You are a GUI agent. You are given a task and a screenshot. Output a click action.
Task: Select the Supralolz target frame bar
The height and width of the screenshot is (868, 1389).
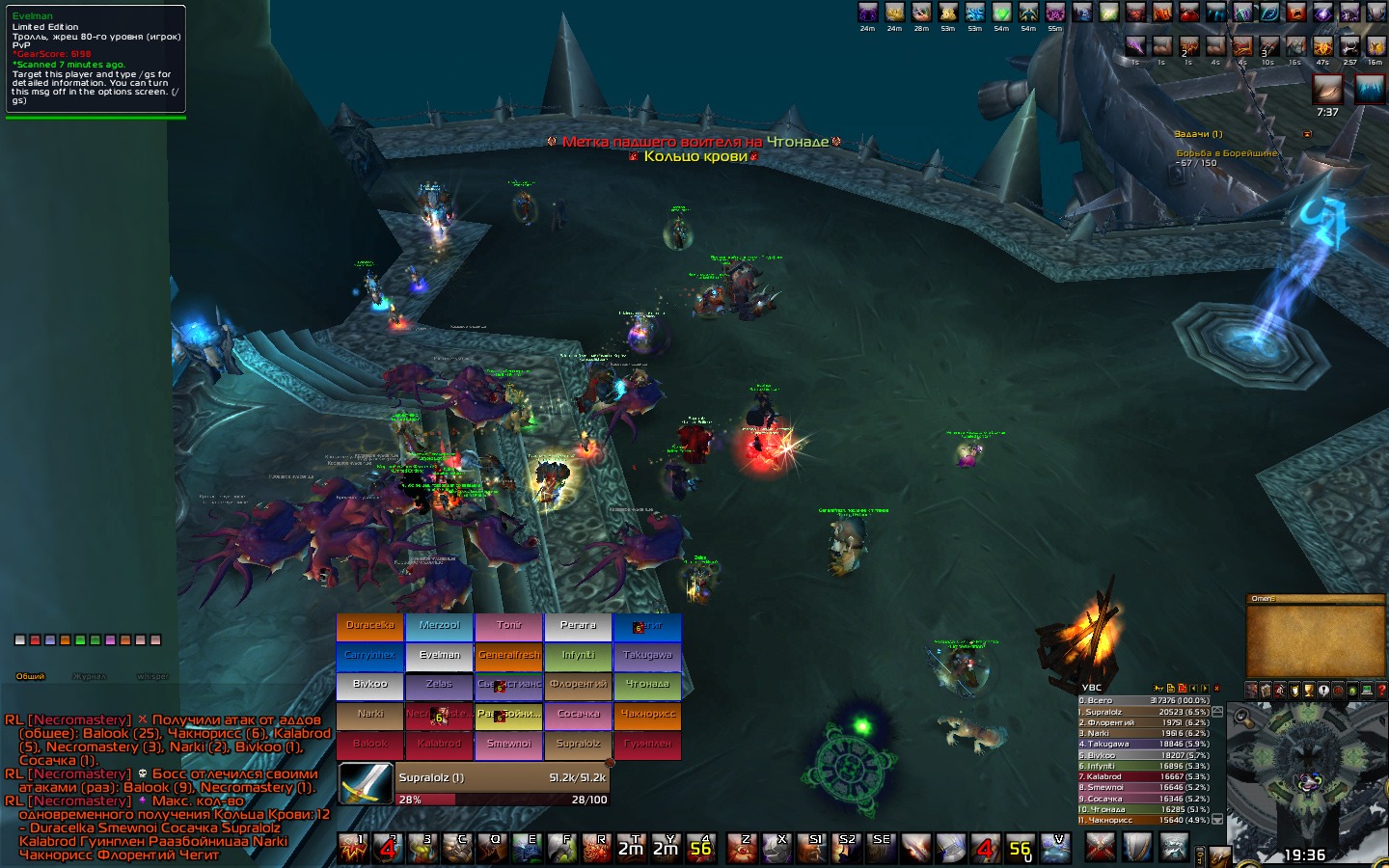502,777
